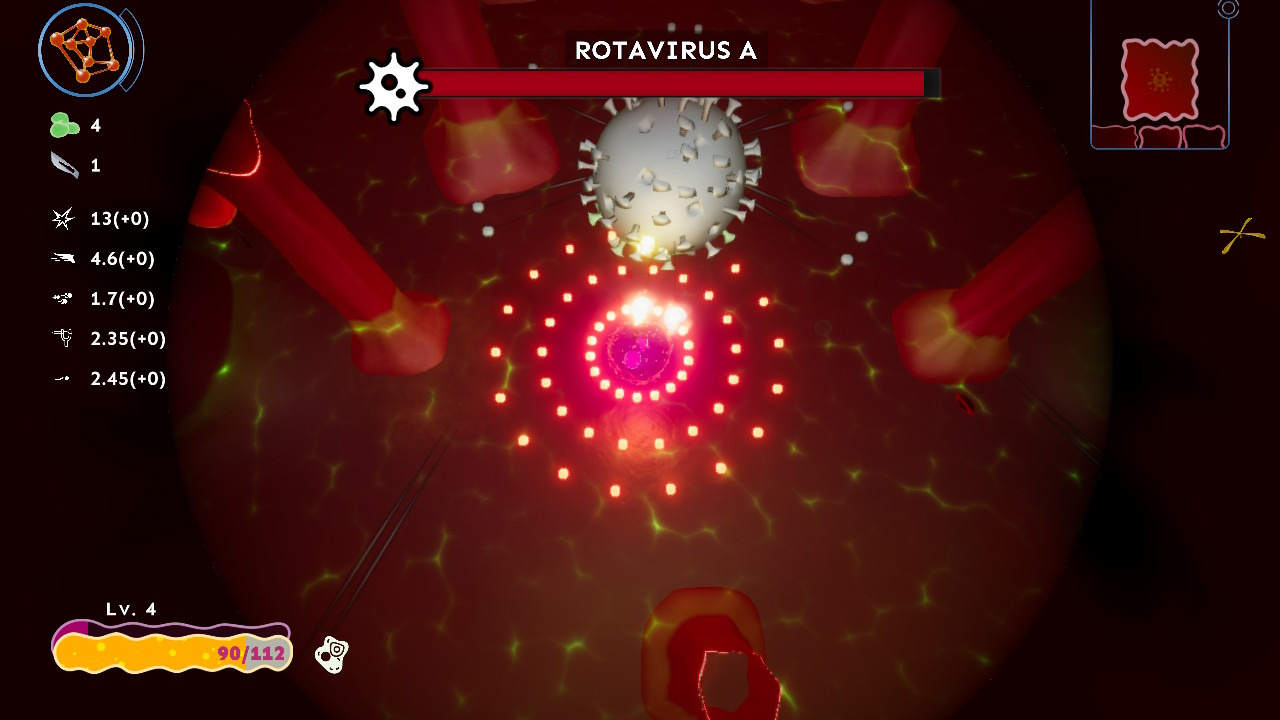Select the range stat icon showing 2.45
This screenshot has height=720, width=1280.
[62, 379]
